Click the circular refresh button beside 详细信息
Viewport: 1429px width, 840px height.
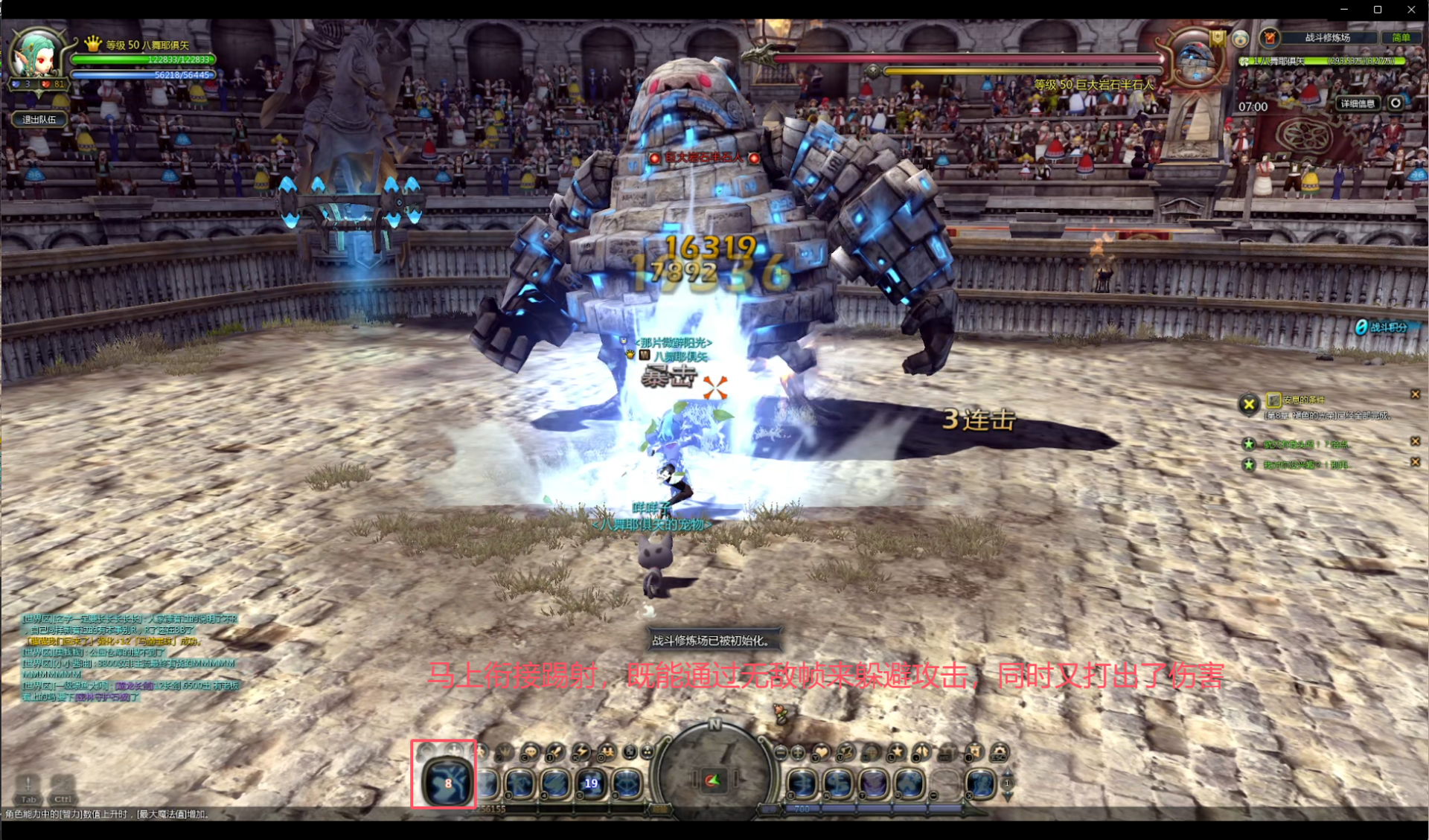1396,103
